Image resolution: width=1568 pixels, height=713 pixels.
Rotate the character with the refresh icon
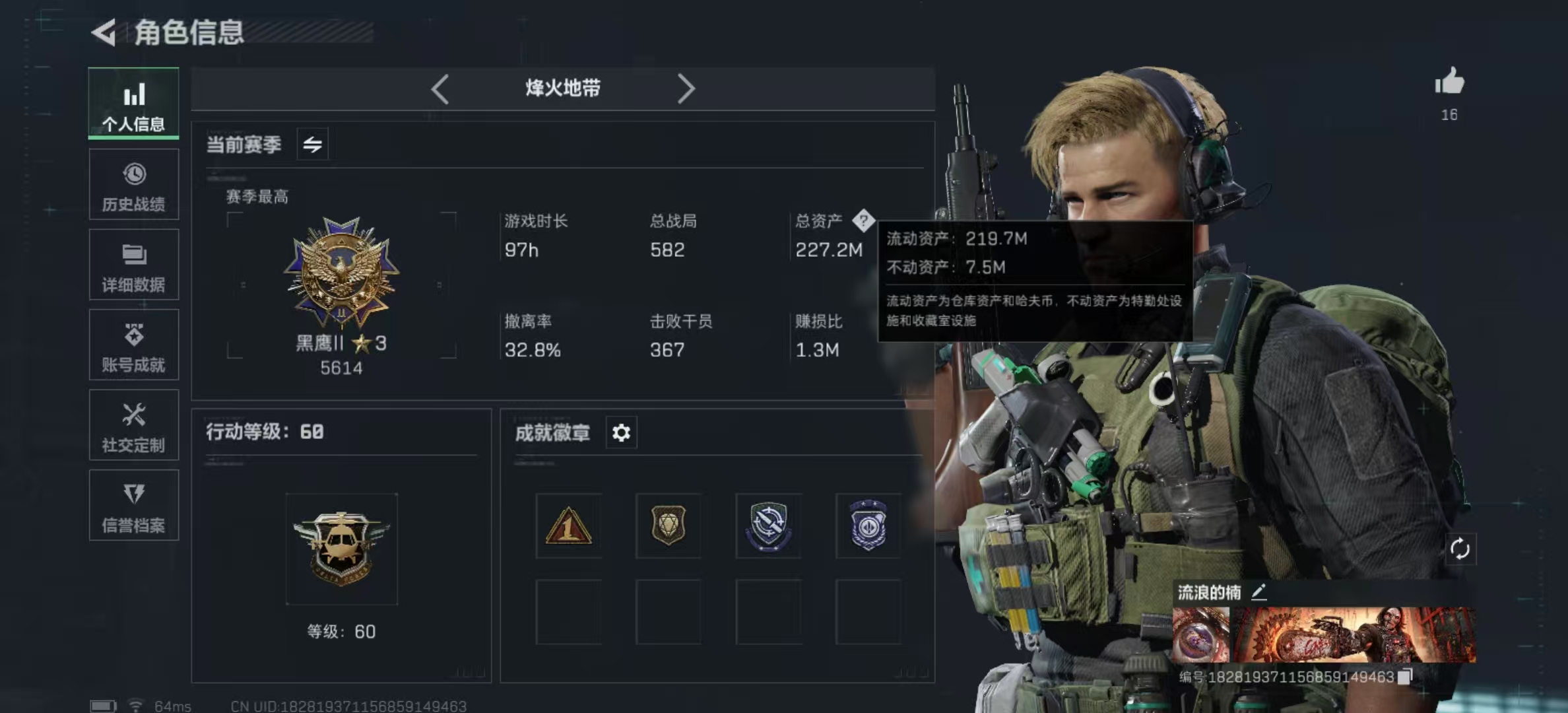[x=1459, y=549]
